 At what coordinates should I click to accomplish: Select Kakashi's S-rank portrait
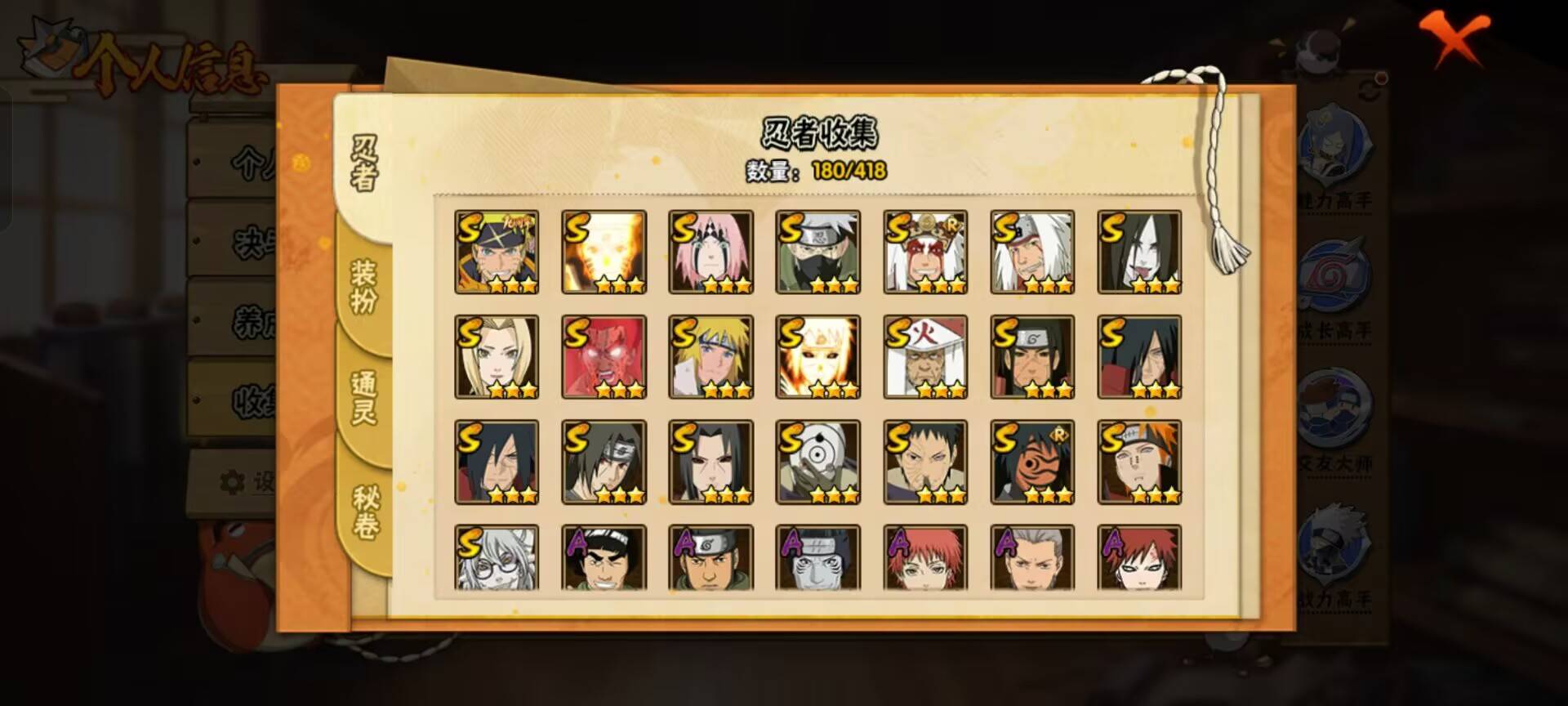click(818, 251)
